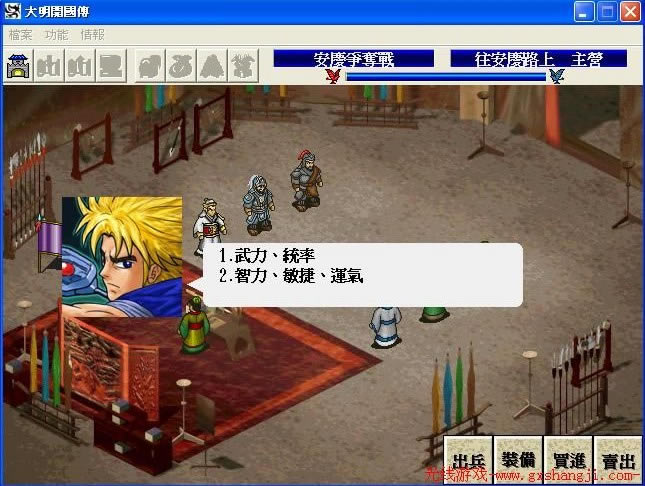The width and height of the screenshot is (645, 486).
Task: Open the 功能 (Functions) menu
Action: coord(57,34)
